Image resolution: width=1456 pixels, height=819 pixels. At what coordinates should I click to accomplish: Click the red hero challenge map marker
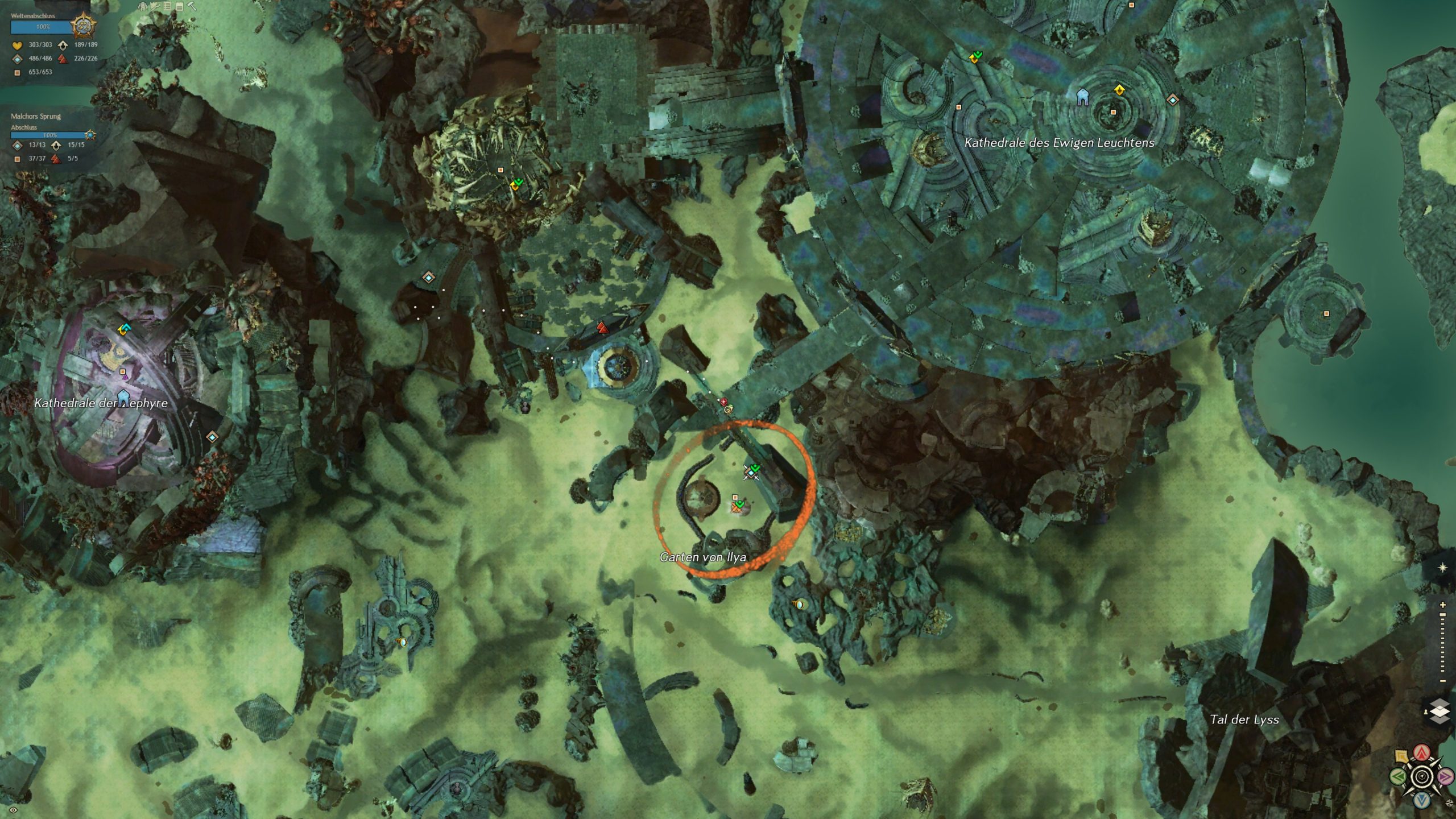(602, 328)
